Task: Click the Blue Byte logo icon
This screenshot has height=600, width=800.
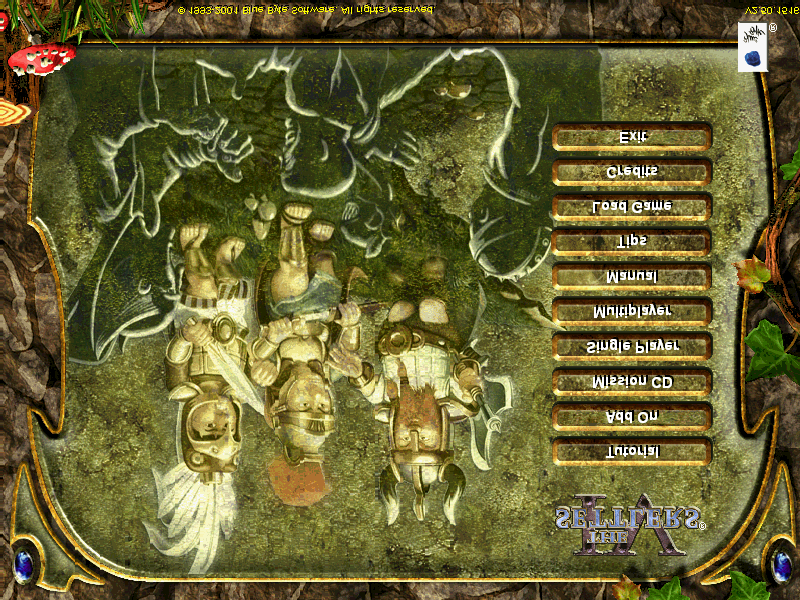Action: [752, 49]
